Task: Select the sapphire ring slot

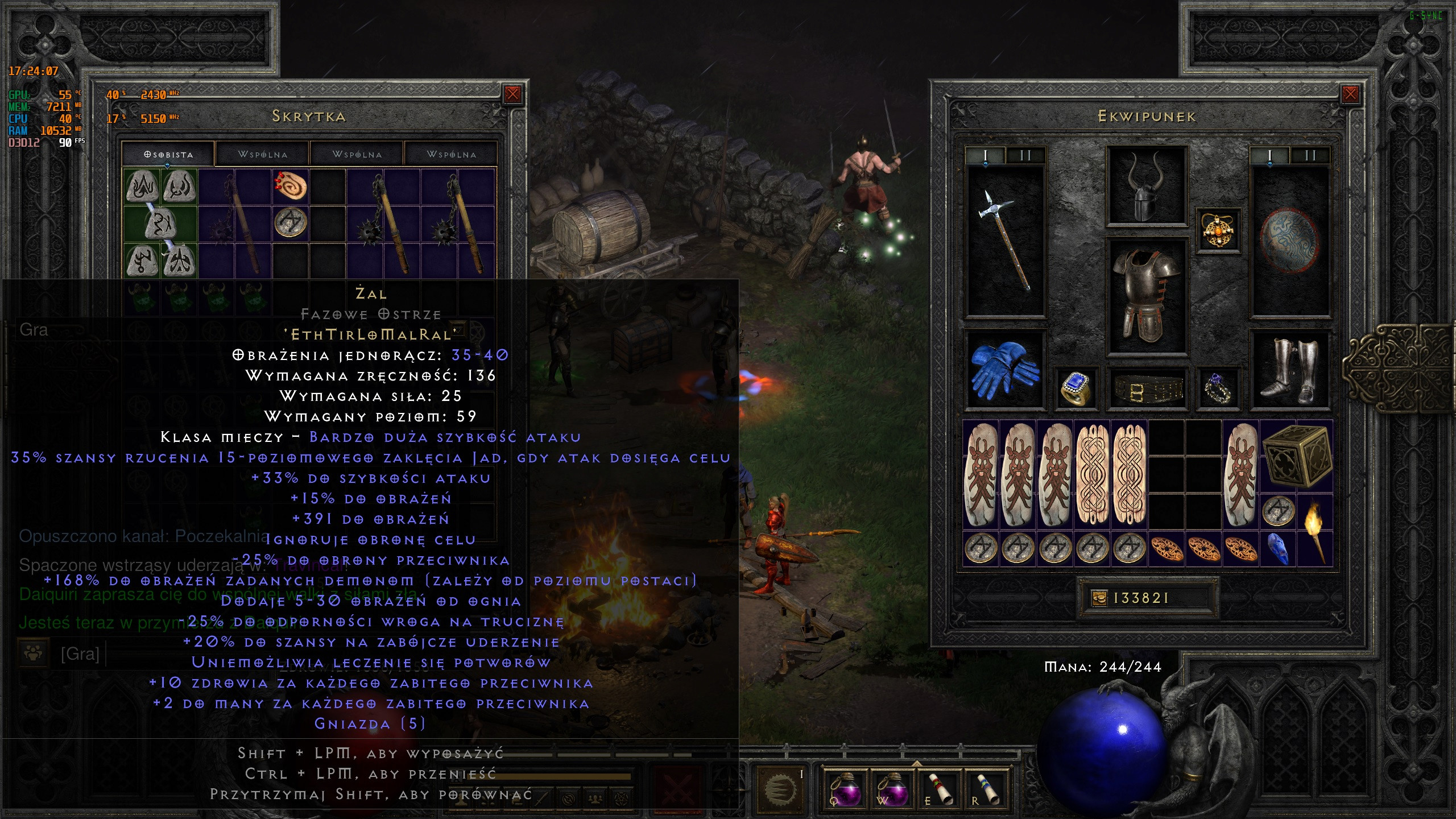Action: 1076,388
